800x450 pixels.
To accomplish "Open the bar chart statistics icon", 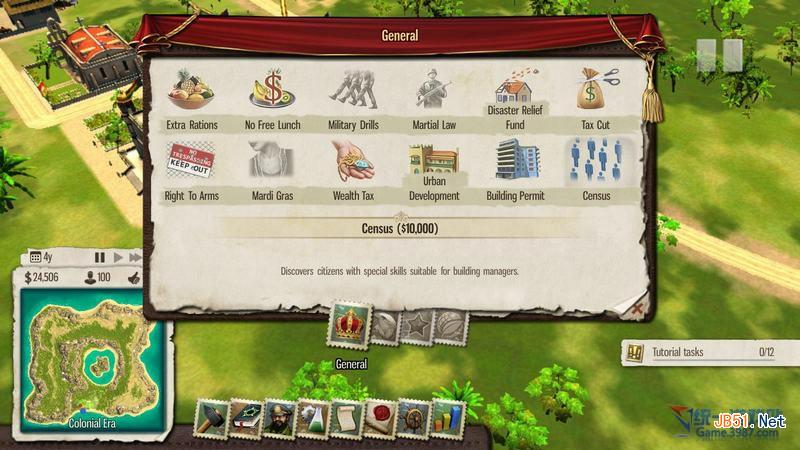I will (x=446, y=419).
